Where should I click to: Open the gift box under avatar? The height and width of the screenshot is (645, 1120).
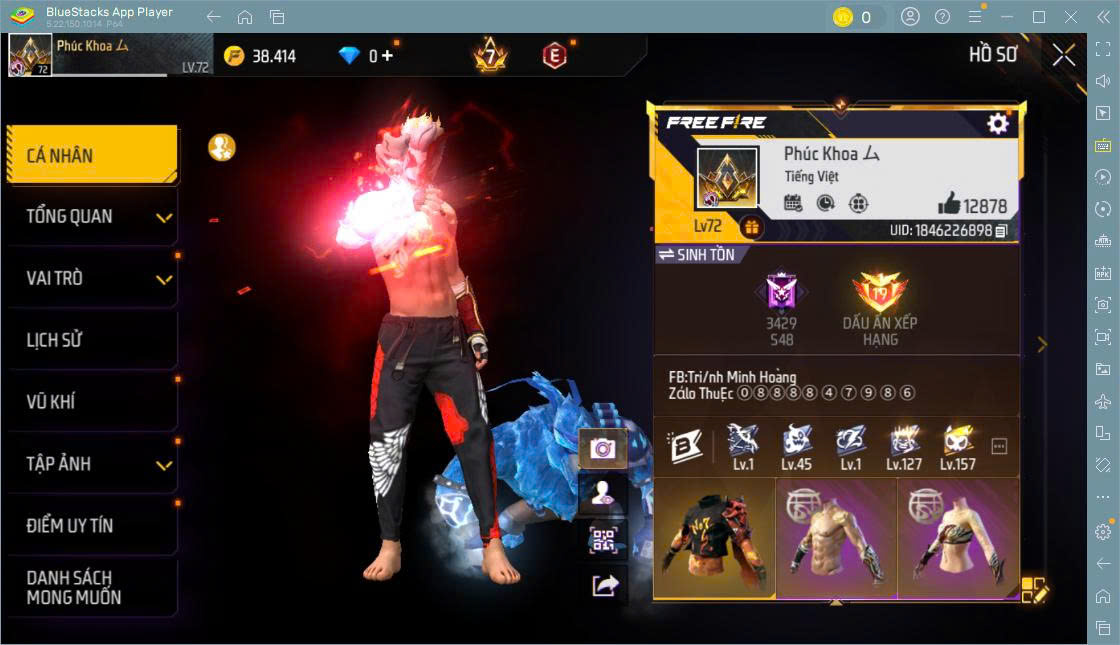pos(751,228)
